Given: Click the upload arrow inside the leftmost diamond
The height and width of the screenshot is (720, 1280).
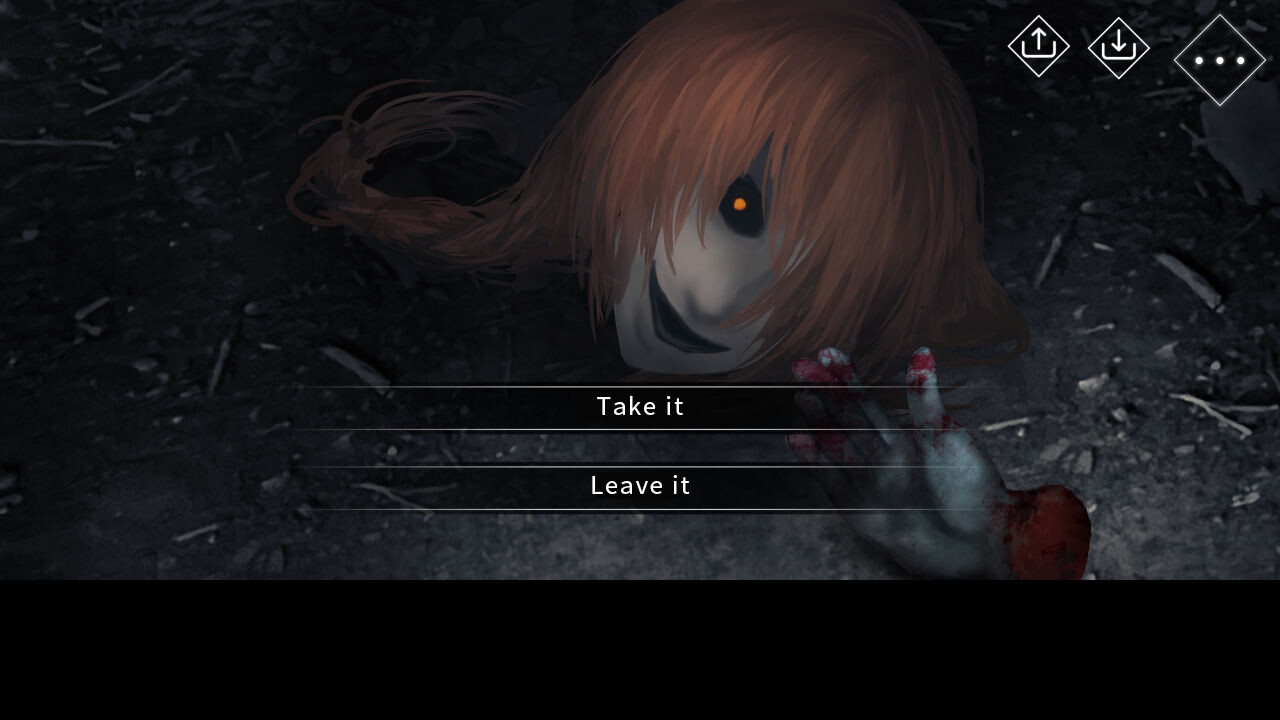Looking at the screenshot, I should click(x=1039, y=46).
